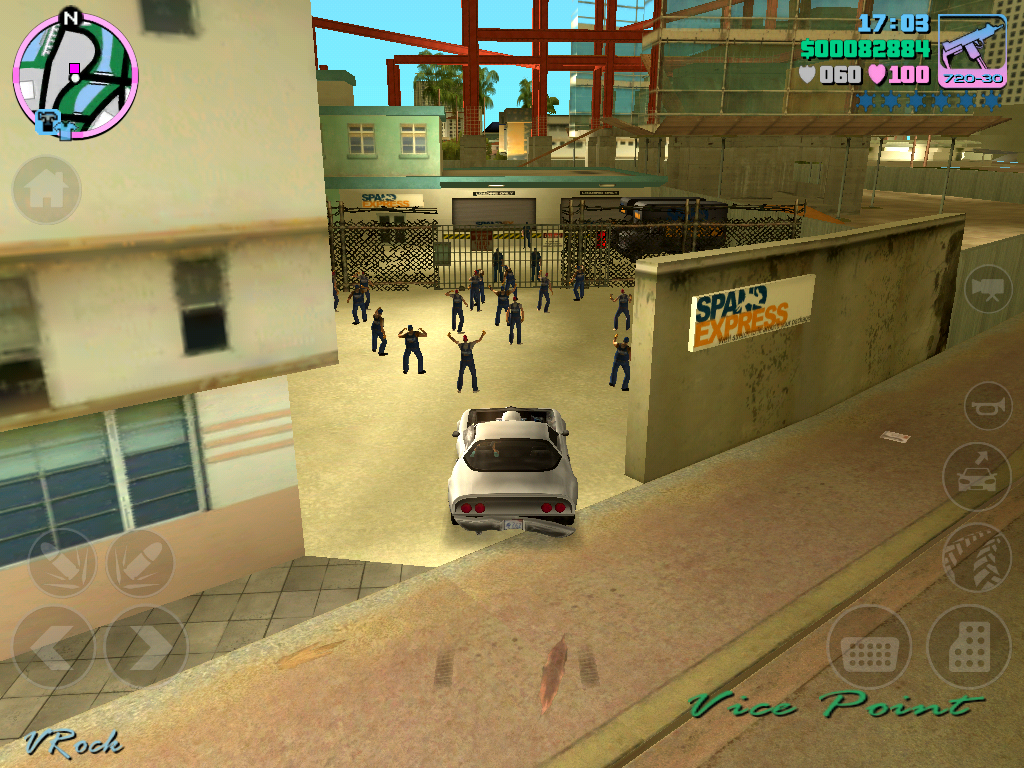Viewport: 1024px width, 768px height.
Task: Steer right with the right arrow
Action: pyautogui.click(x=145, y=647)
